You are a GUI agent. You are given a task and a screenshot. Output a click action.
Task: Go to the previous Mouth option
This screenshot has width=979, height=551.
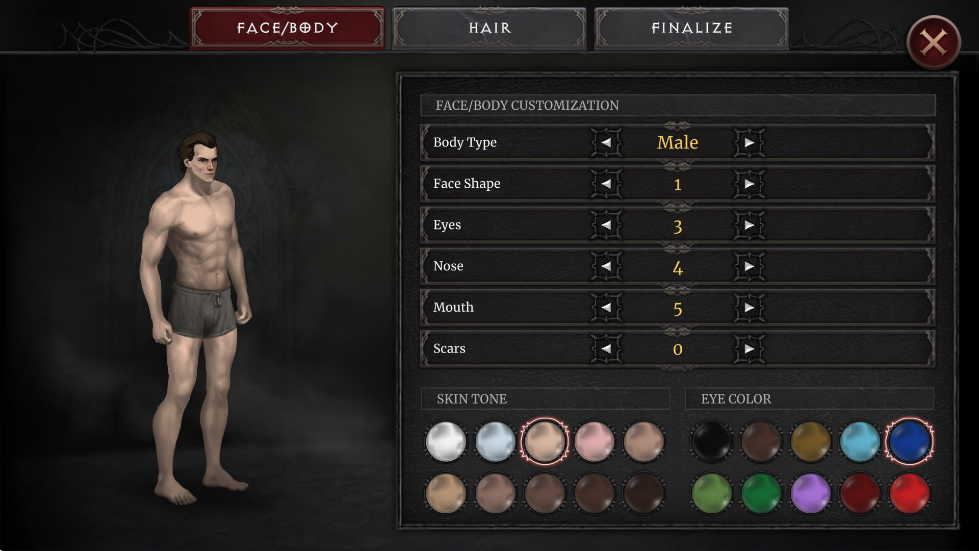coord(605,308)
